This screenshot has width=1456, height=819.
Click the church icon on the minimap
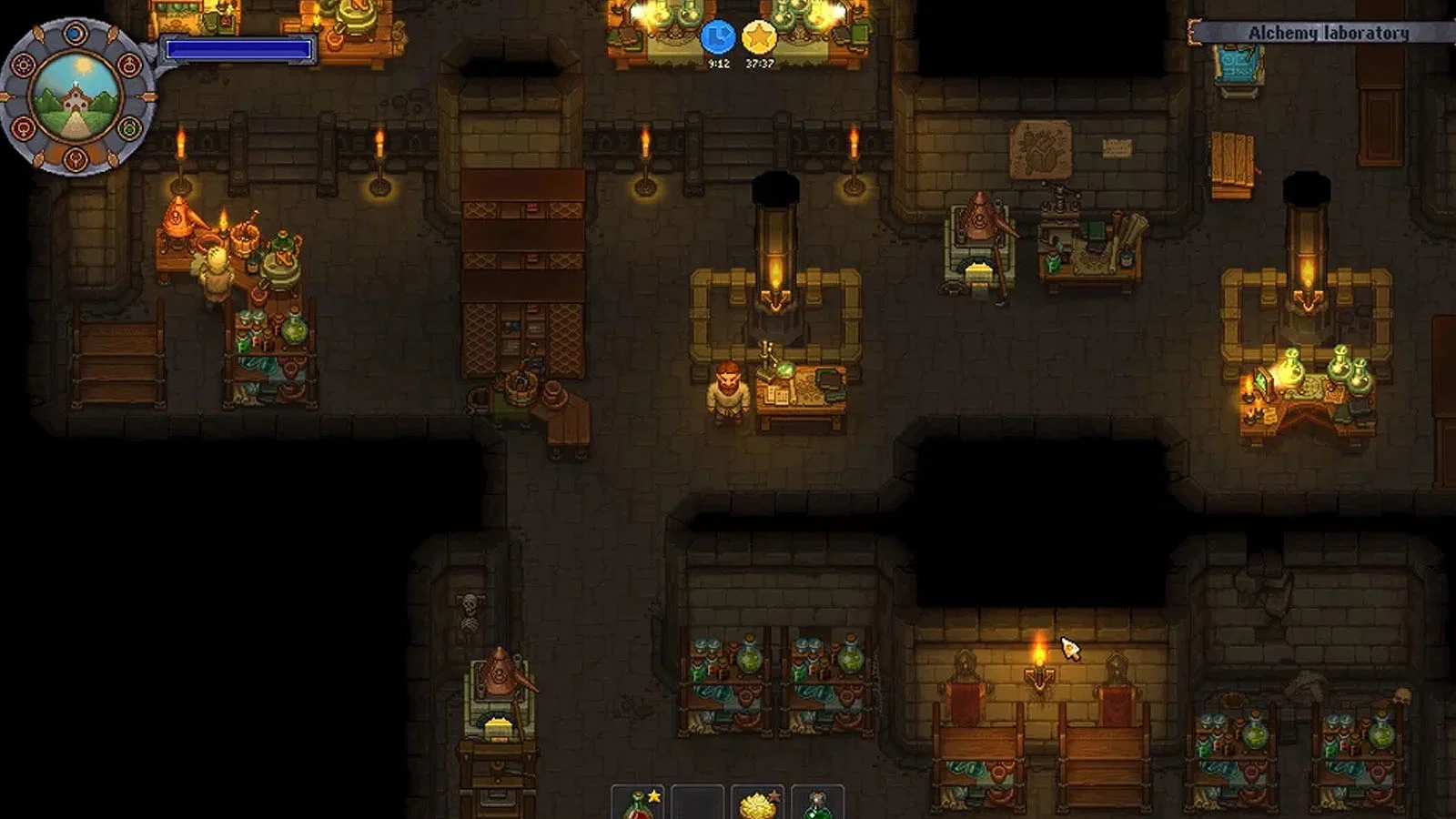(x=76, y=98)
